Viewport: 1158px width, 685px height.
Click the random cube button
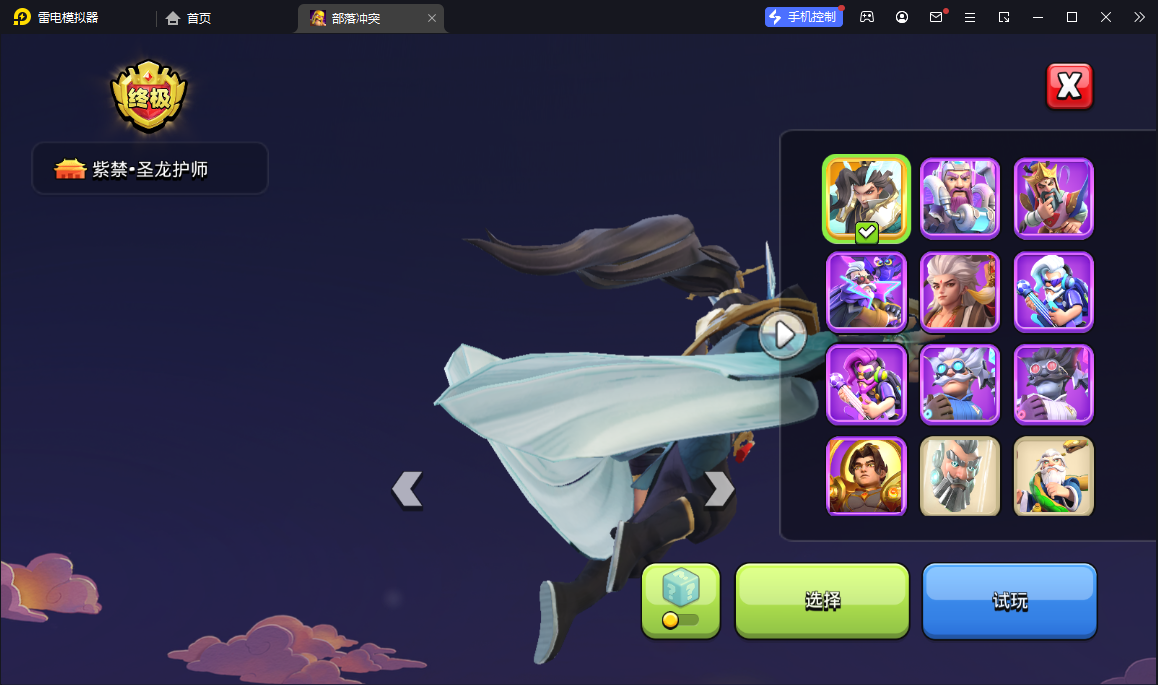click(x=680, y=600)
